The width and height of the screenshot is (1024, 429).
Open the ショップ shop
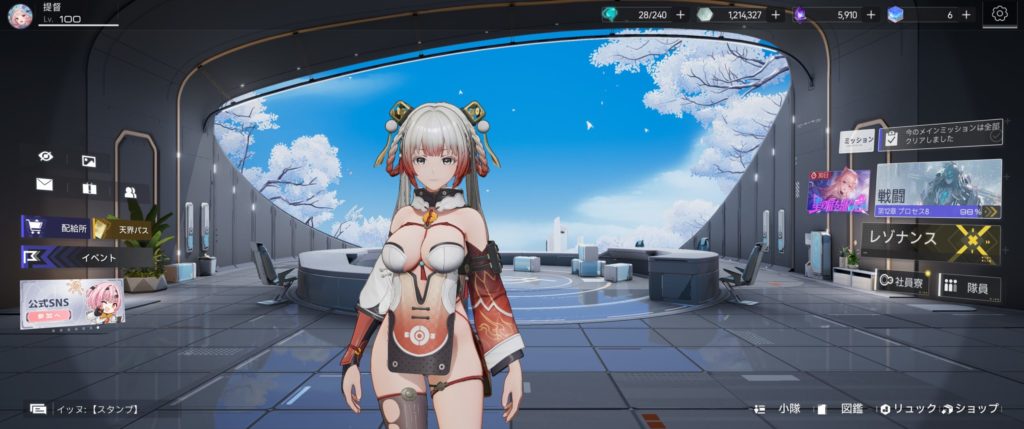click(968, 408)
